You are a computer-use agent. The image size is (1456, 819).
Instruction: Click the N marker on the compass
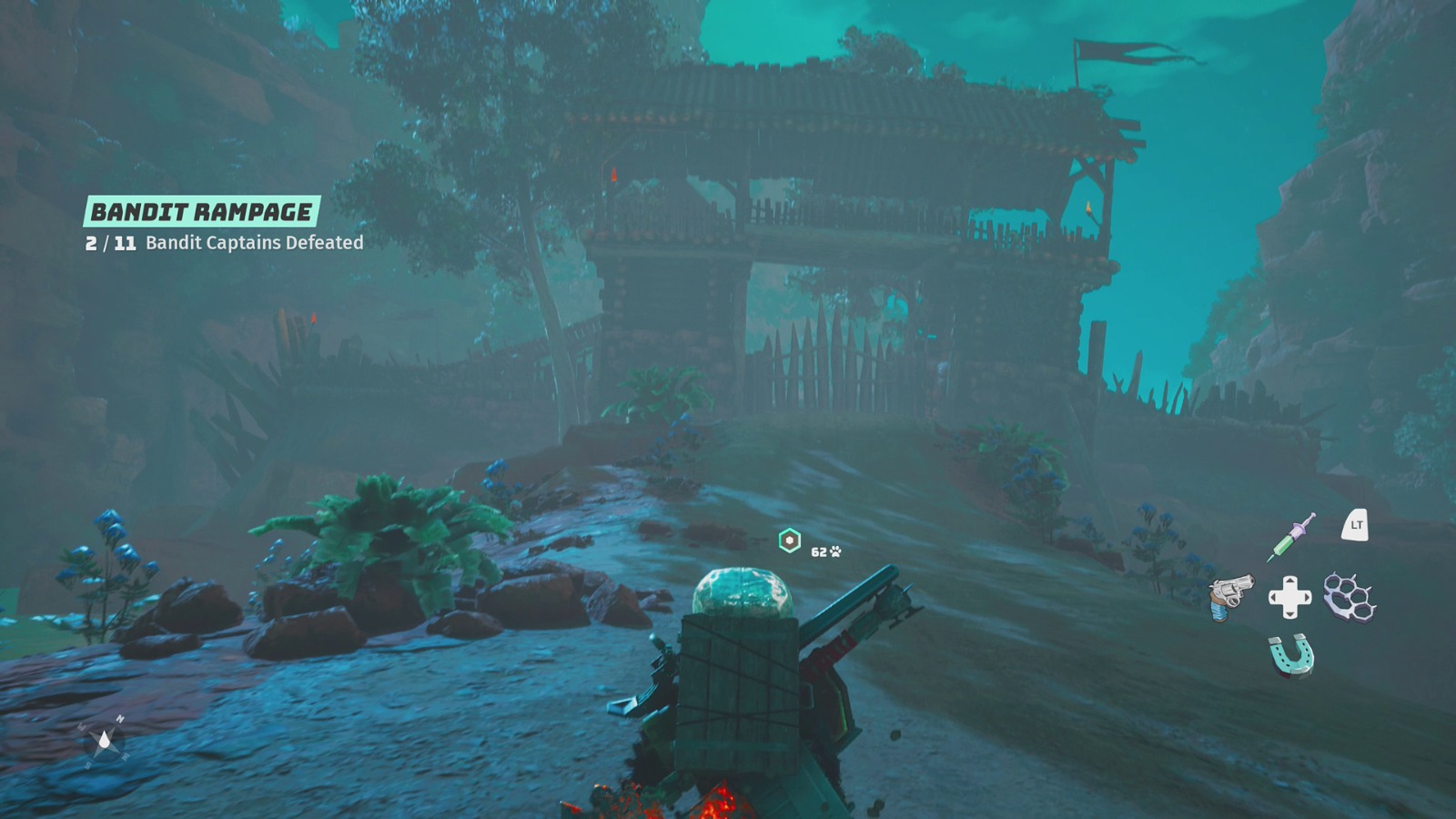pyautogui.click(x=120, y=718)
